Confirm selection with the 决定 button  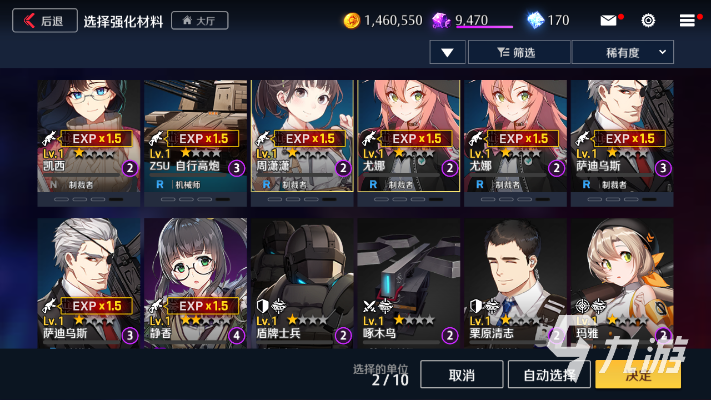[x=637, y=375]
